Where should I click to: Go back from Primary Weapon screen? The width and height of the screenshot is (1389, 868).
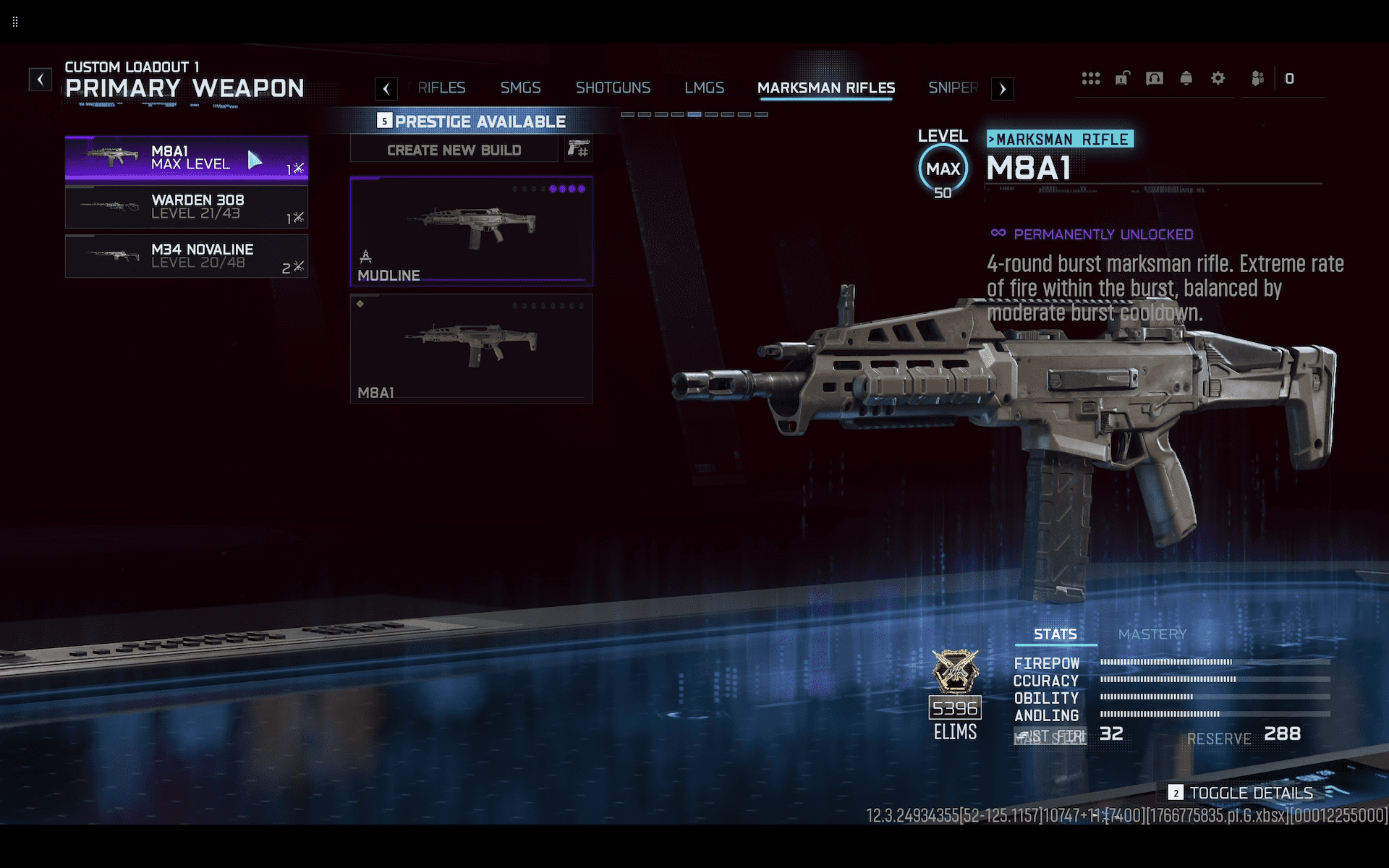[41, 79]
